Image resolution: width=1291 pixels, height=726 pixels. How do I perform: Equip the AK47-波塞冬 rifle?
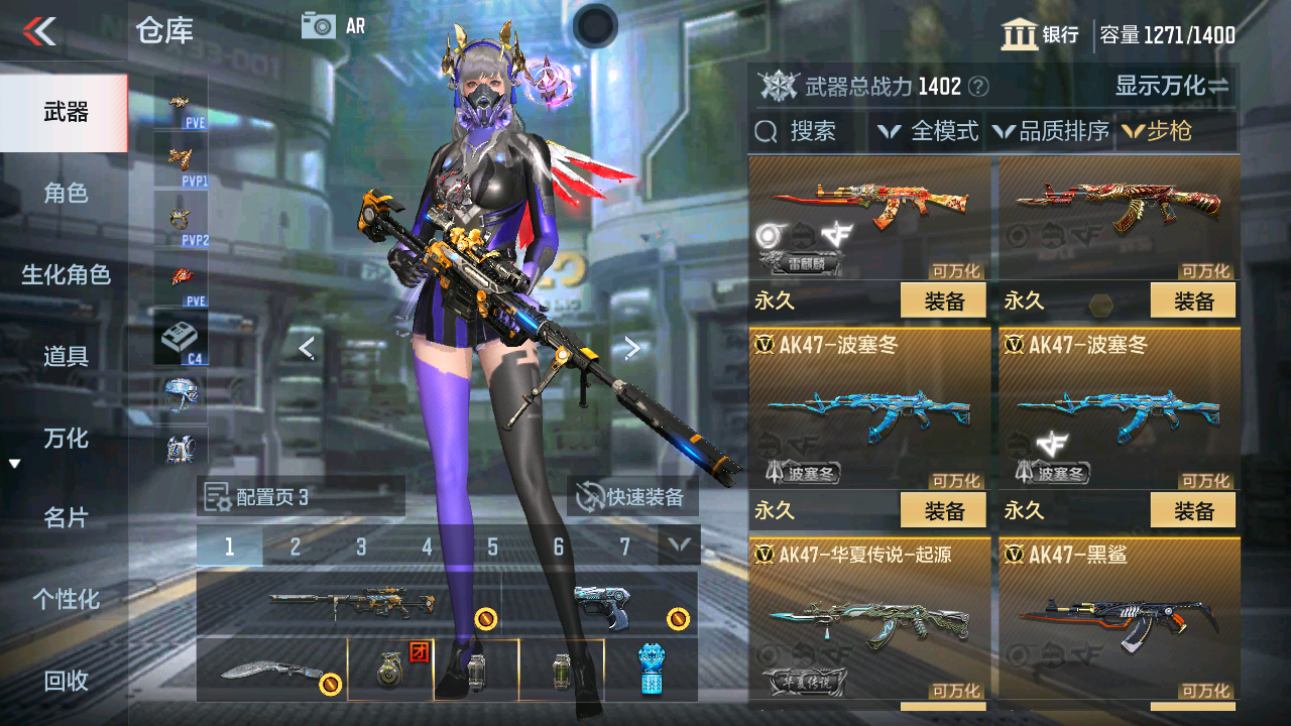(x=944, y=510)
